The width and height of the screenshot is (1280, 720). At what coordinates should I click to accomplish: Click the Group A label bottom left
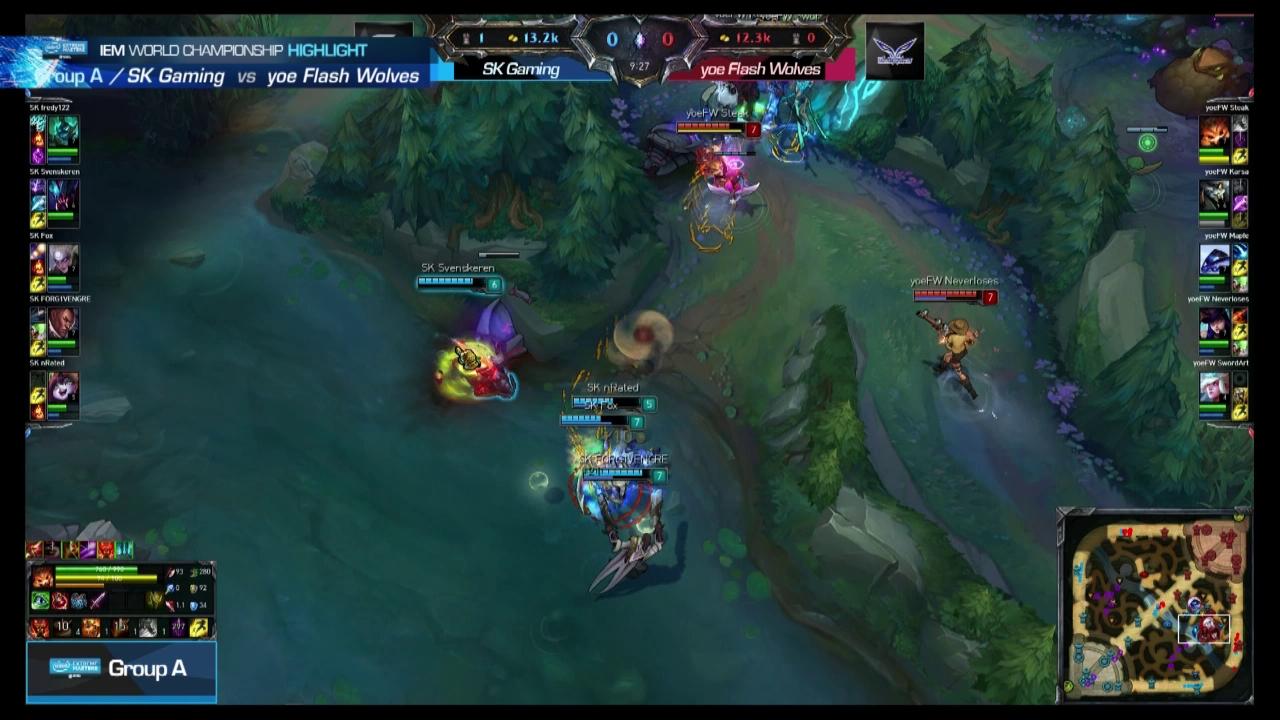click(x=148, y=670)
